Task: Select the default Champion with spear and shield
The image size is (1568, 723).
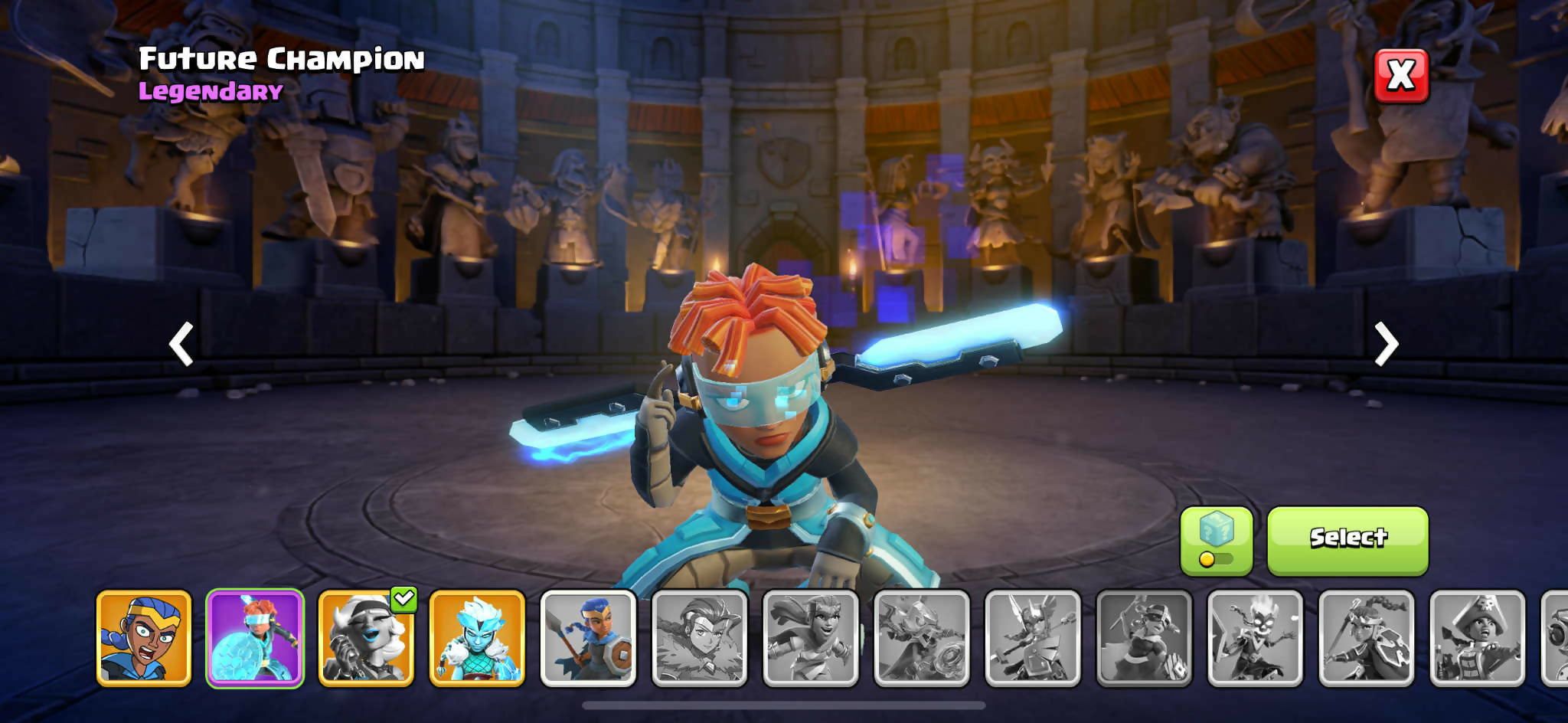Action: point(588,638)
